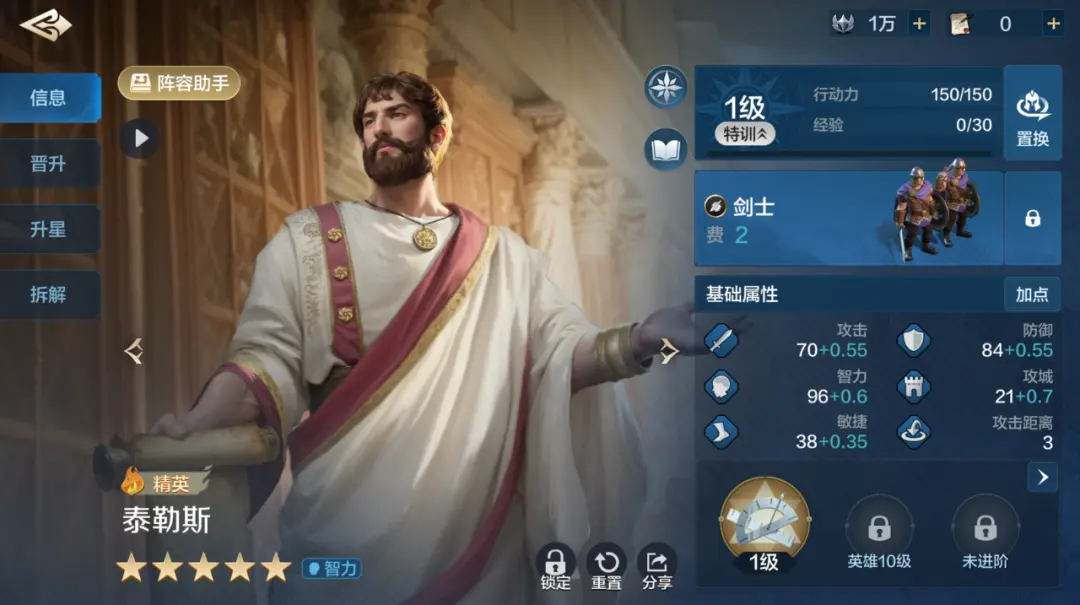Show the previous hero with left arrow
Image resolution: width=1080 pixels, height=605 pixels.
pos(134,351)
